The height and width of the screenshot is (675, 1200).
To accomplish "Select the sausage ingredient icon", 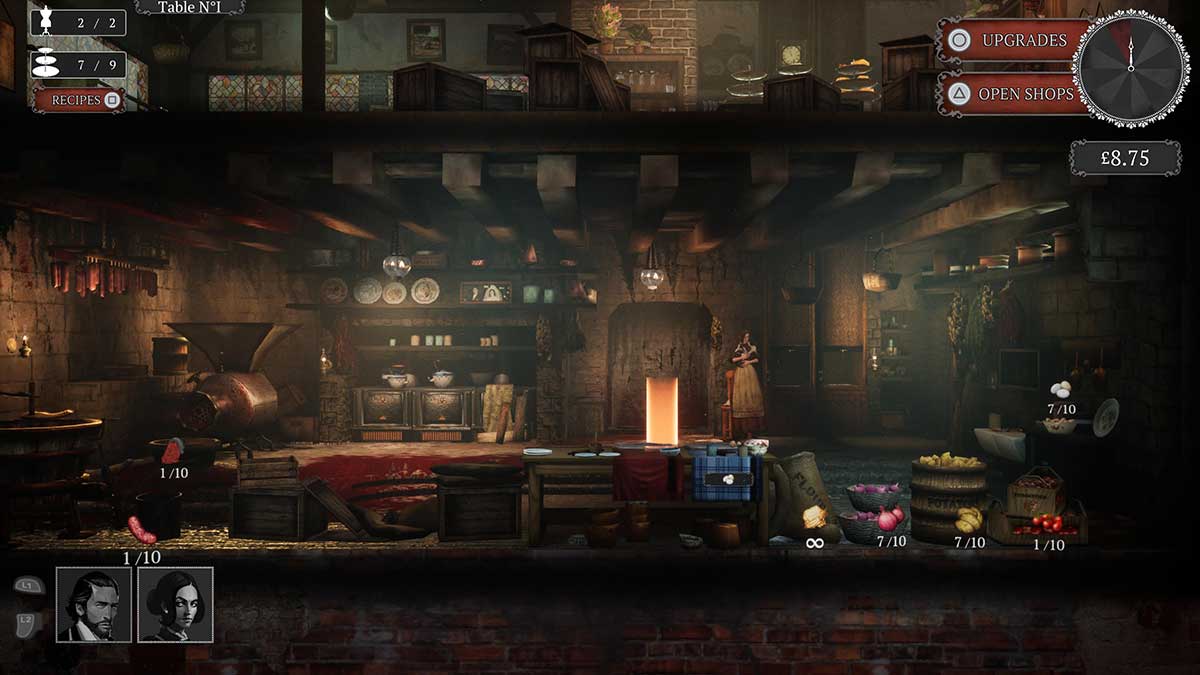I will pyautogui.click(x=141, y=530).
